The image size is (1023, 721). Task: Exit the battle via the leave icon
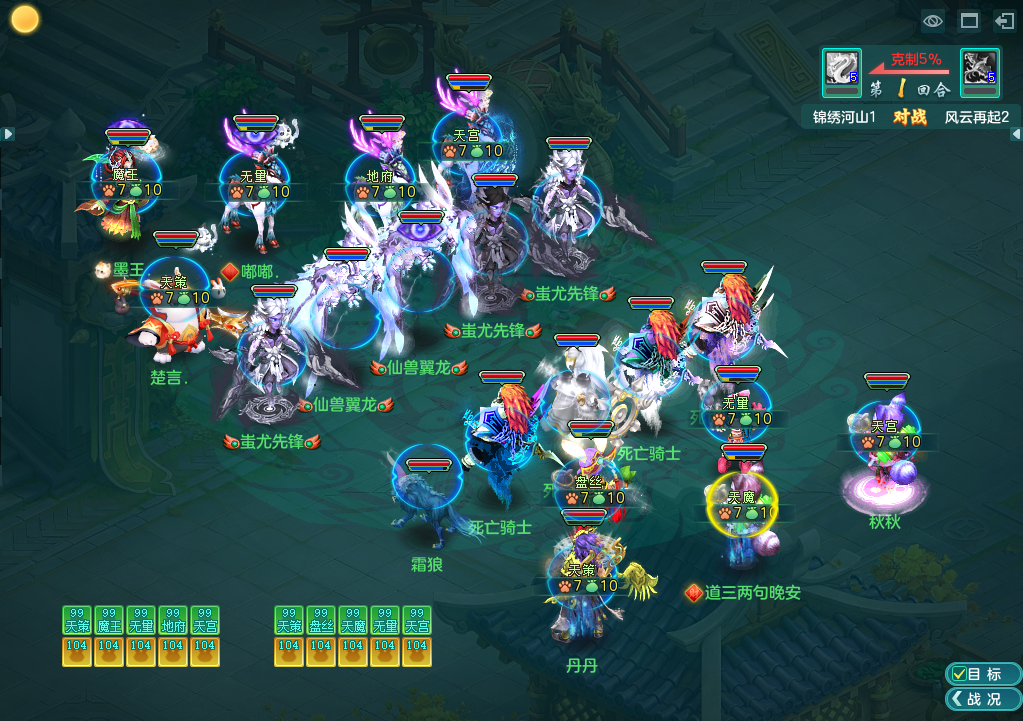coord(1004,21)
